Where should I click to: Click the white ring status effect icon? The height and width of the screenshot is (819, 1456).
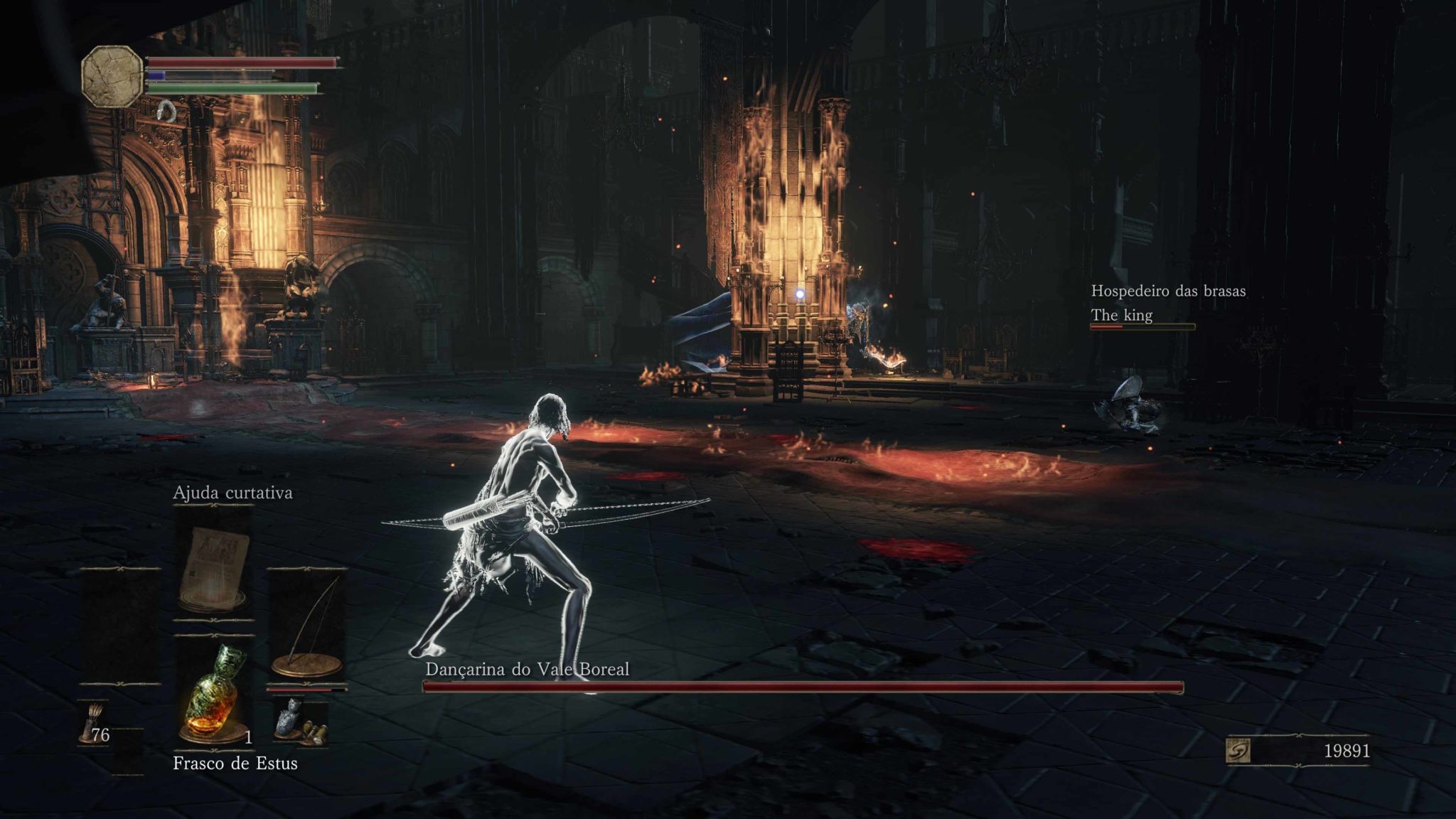168,109
